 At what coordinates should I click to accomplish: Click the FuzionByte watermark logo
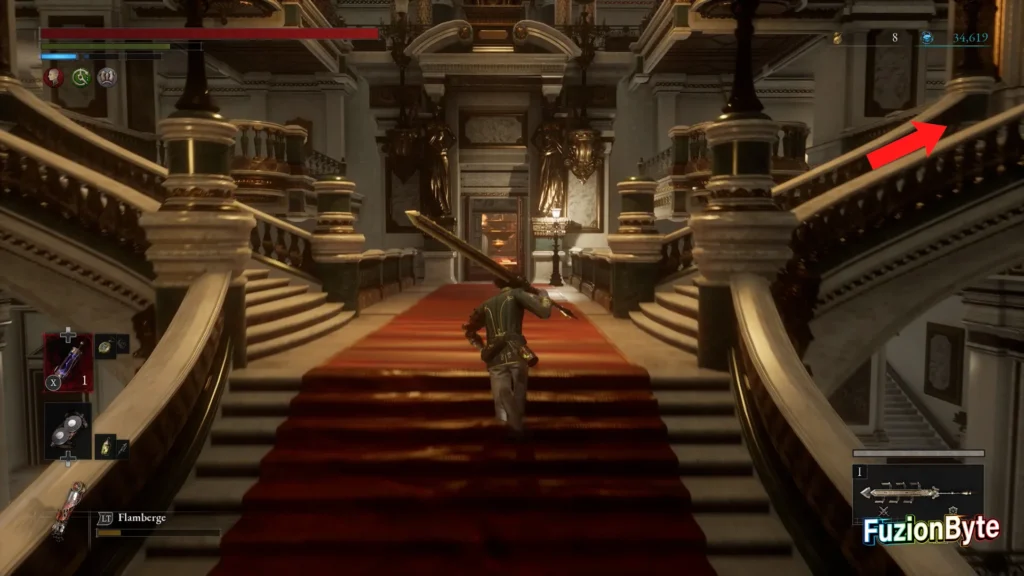click(931, 530)
